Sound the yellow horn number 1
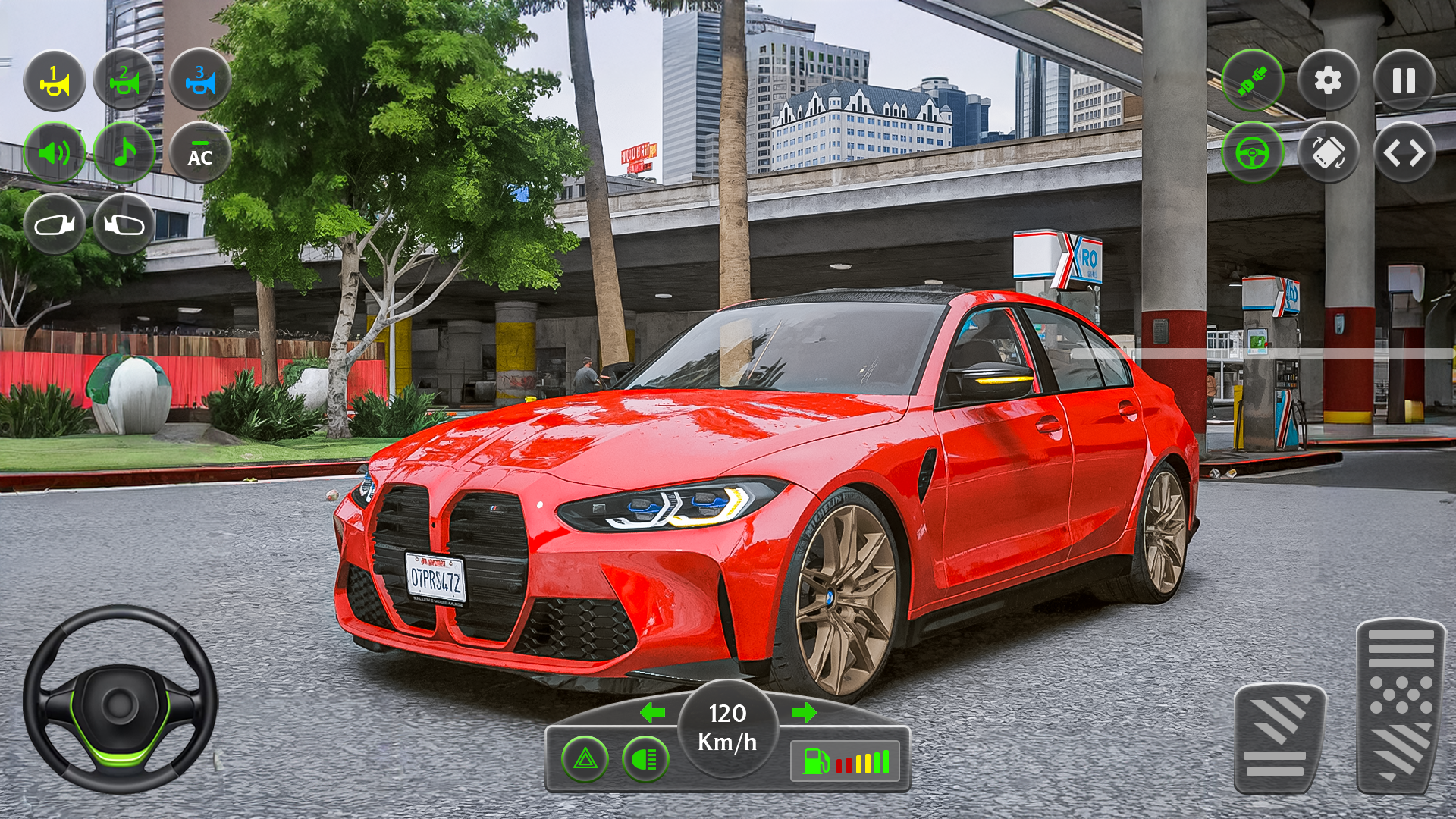Viewport: 1456px width, 819px height. coord(54,80)
